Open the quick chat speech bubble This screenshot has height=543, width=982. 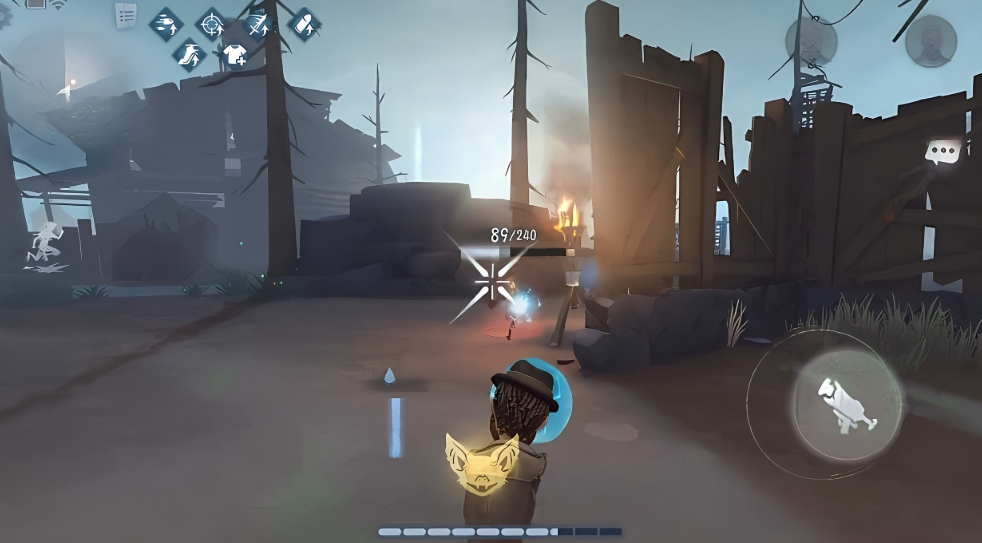pos(941,152)
